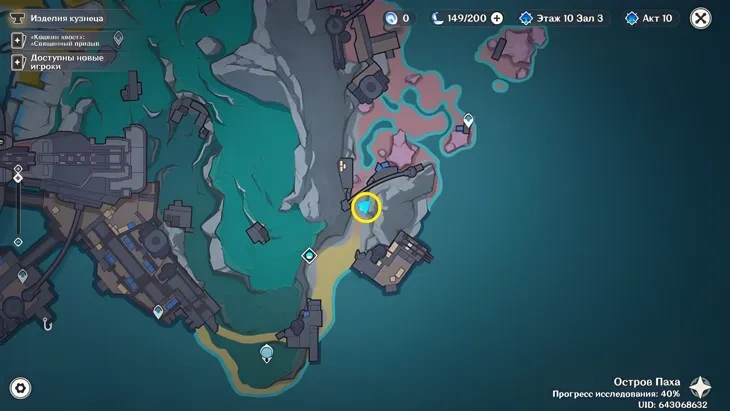Select the round statue marker on the southern shore
This screenshot has width=730, height=411.
pos(266,352)
